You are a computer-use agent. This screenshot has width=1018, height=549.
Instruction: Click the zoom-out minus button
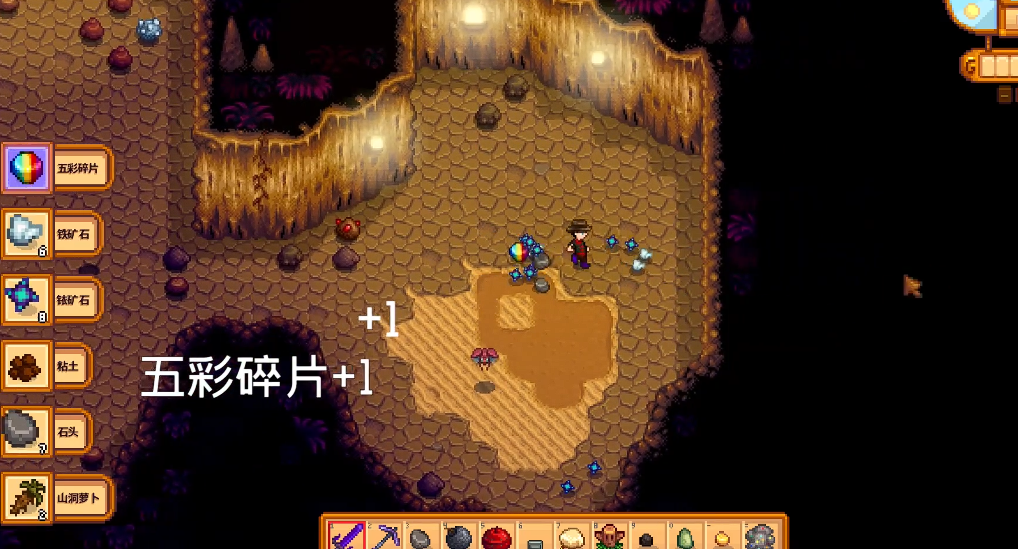point(1006,95)
